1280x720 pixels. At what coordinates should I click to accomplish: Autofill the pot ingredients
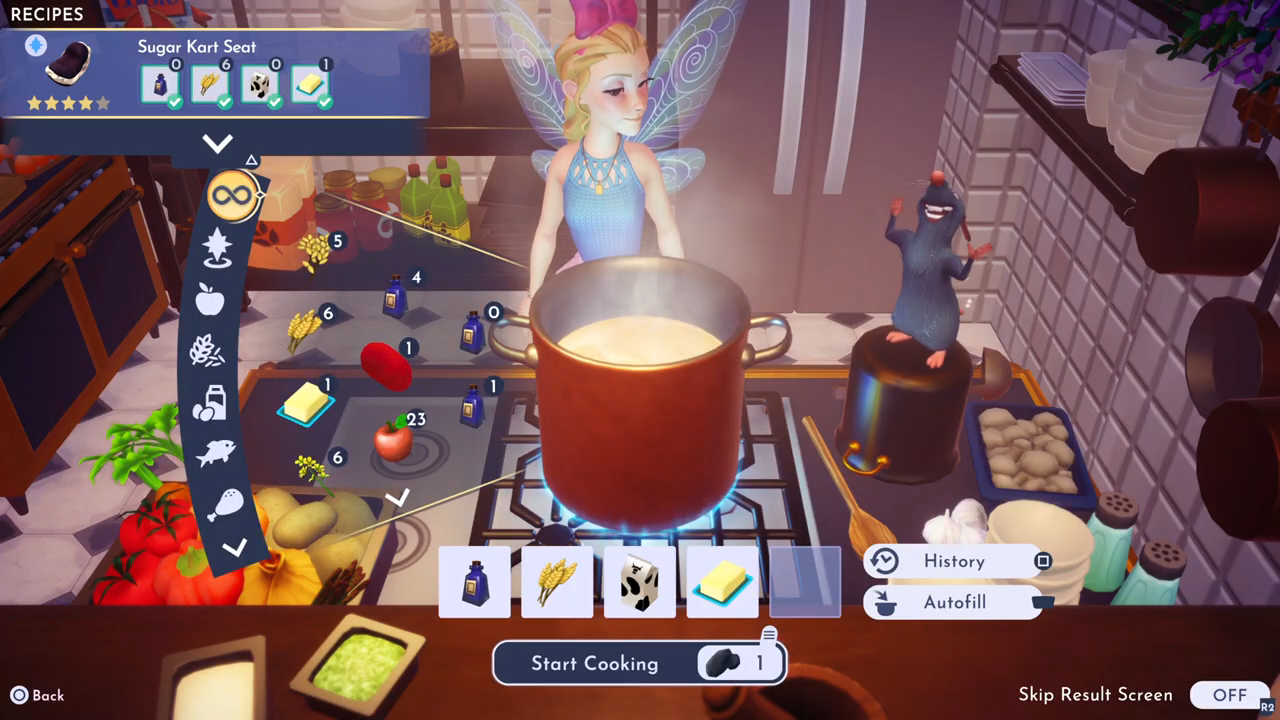(954, 603)
